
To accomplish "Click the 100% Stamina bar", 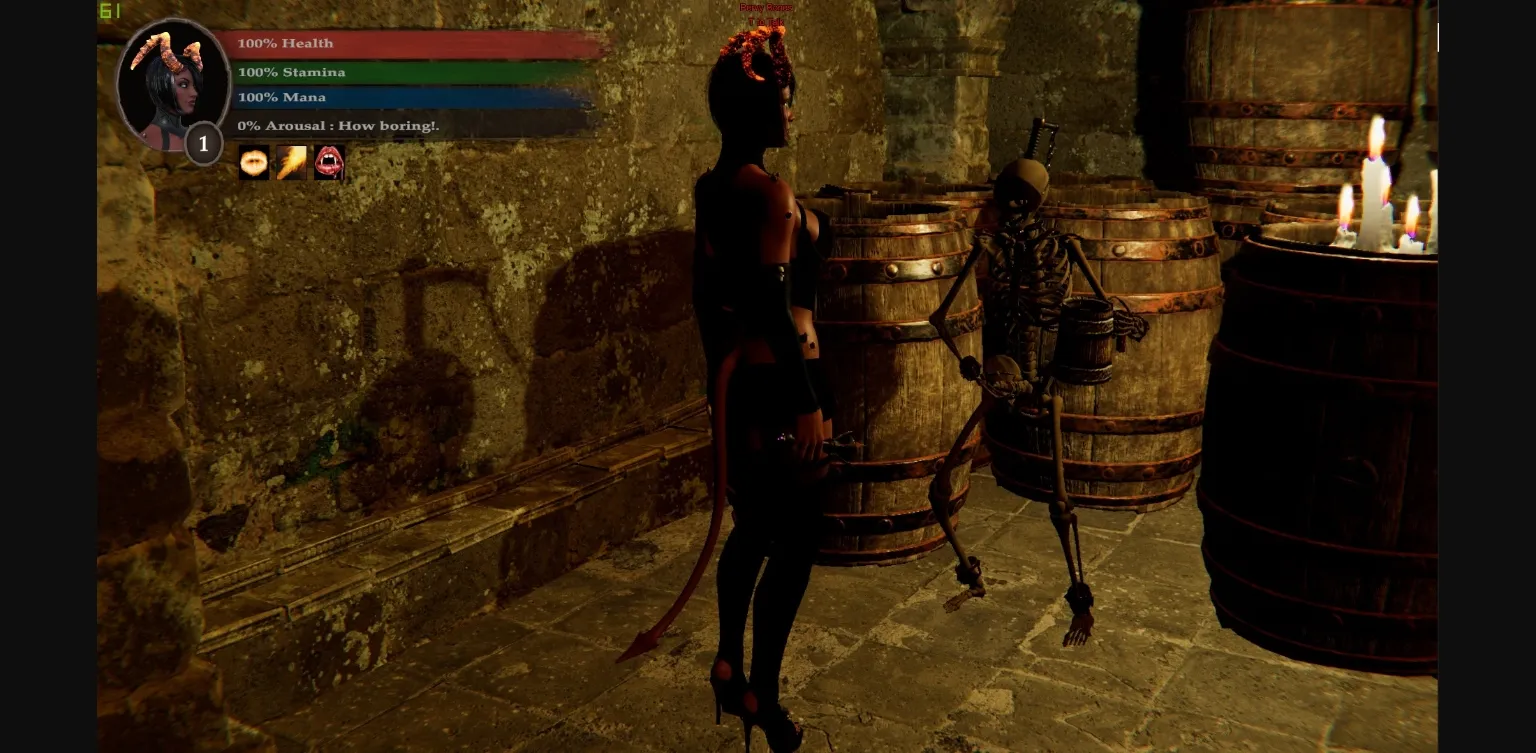I will point(417,71).
